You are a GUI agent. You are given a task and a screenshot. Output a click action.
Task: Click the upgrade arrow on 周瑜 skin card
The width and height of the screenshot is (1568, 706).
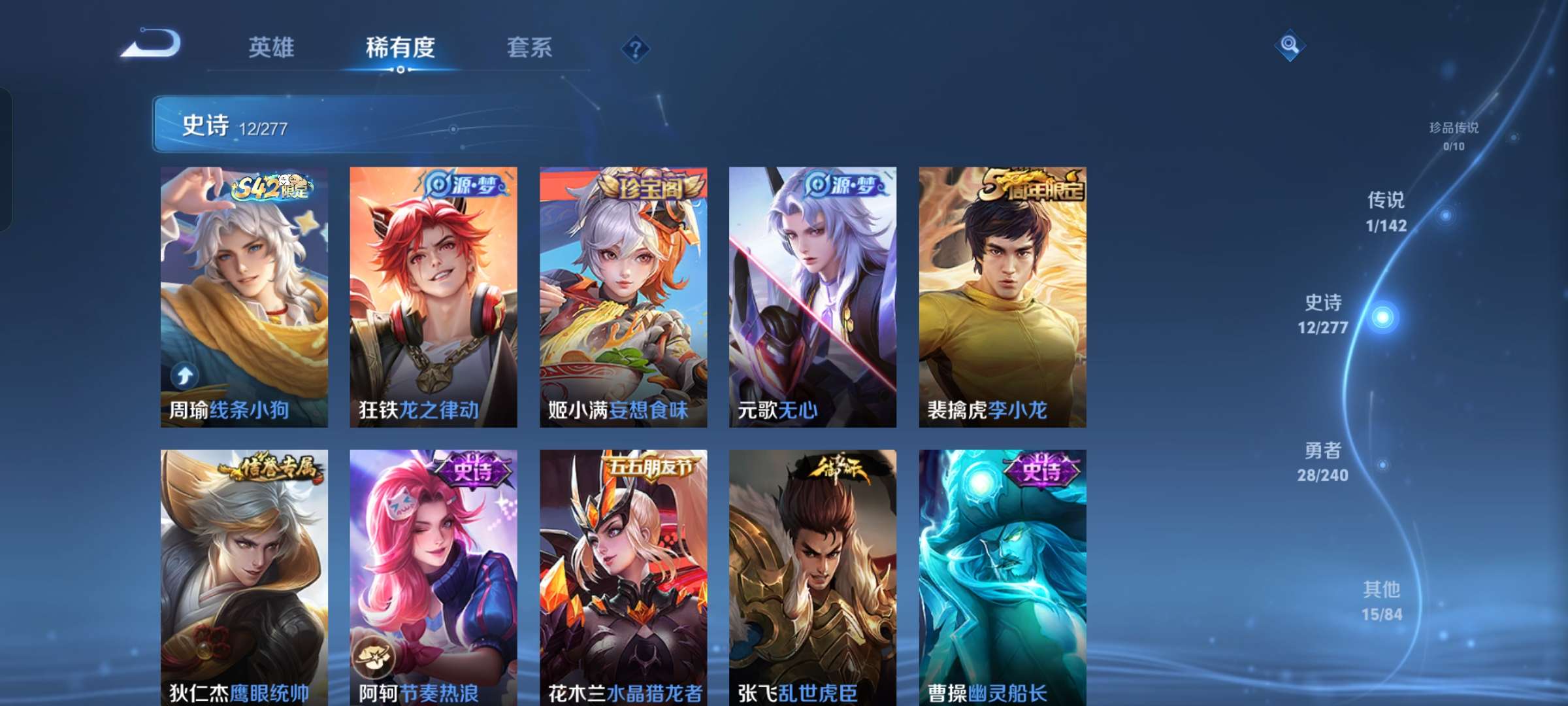(x=185, y=374)
